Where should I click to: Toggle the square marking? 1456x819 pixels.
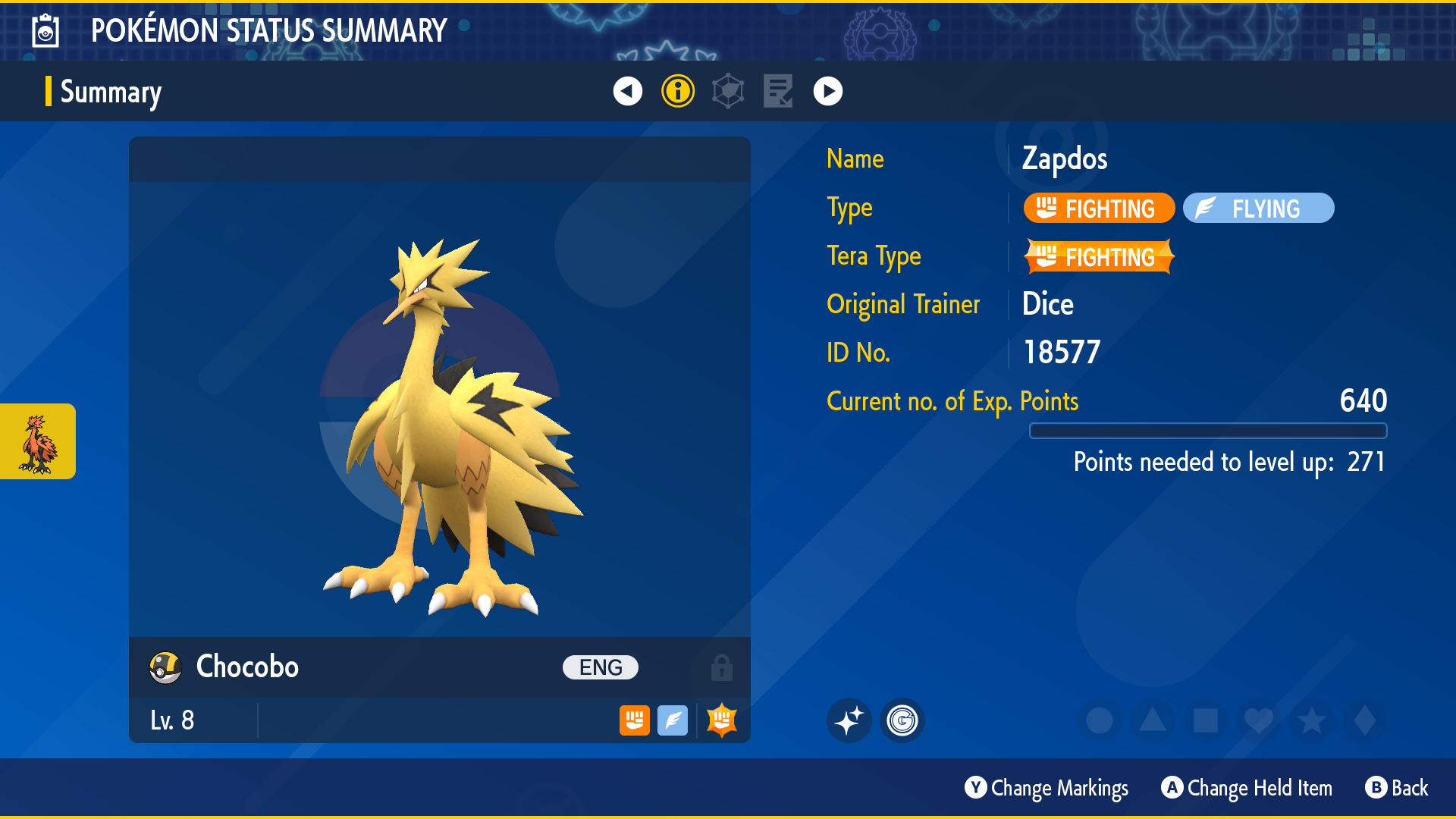click(1205, 720)
